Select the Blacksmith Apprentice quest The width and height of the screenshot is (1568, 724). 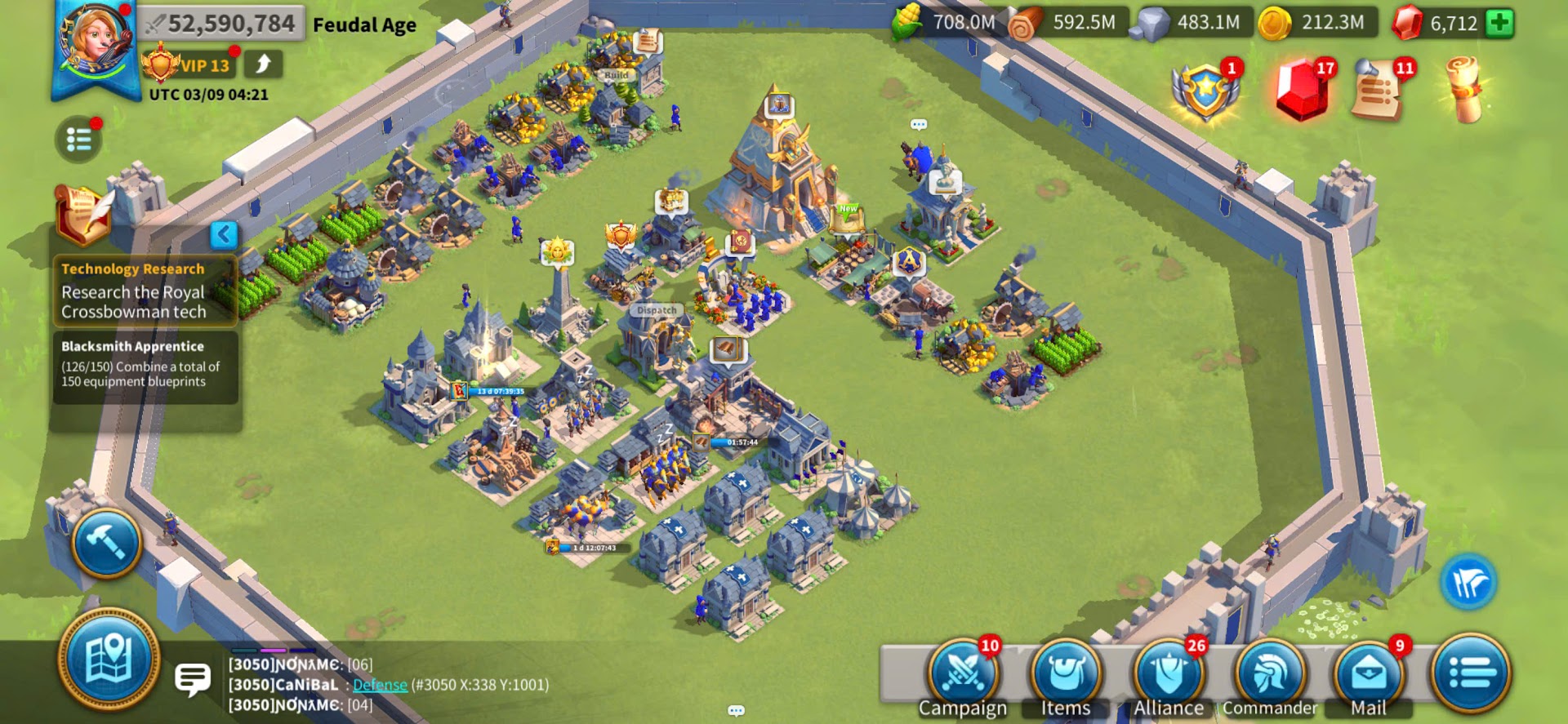(145, 365)
